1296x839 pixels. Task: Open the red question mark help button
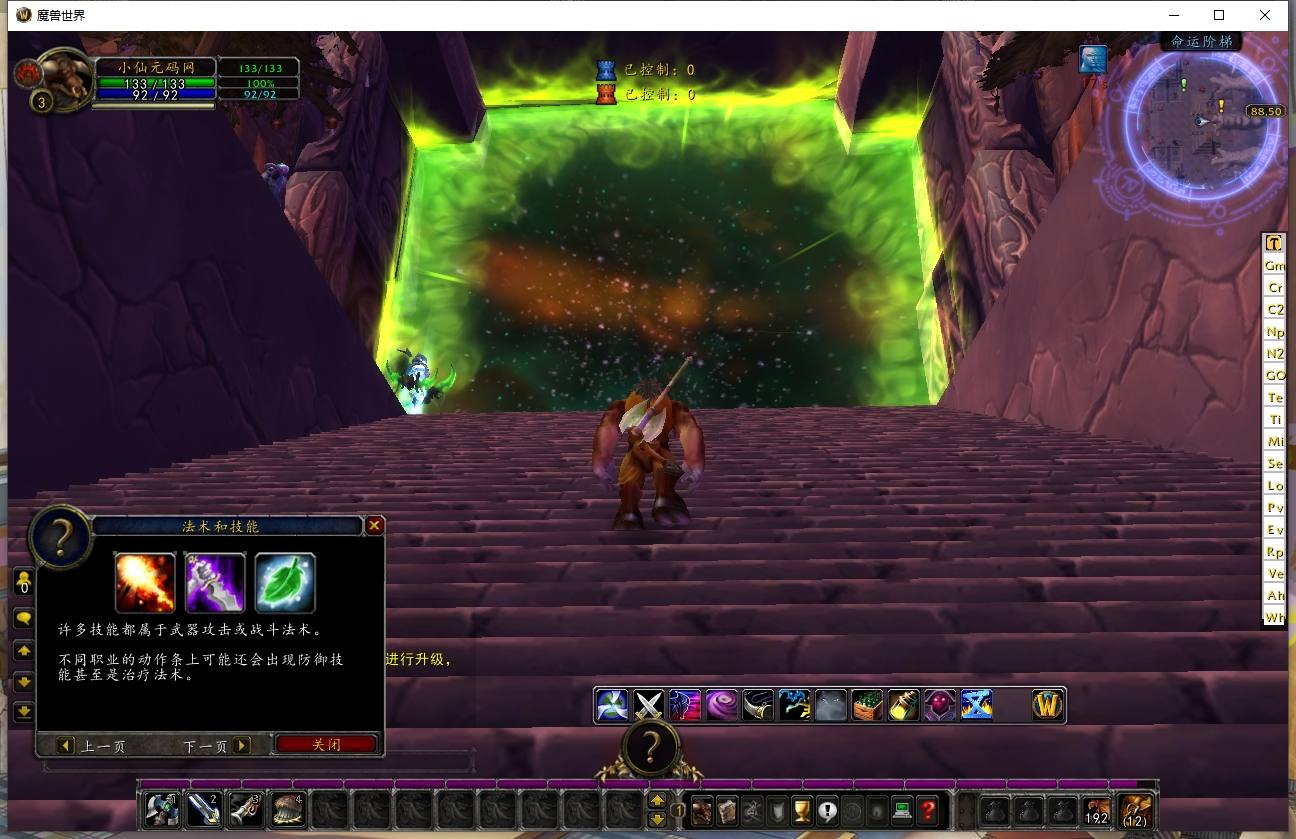point(928,809)
